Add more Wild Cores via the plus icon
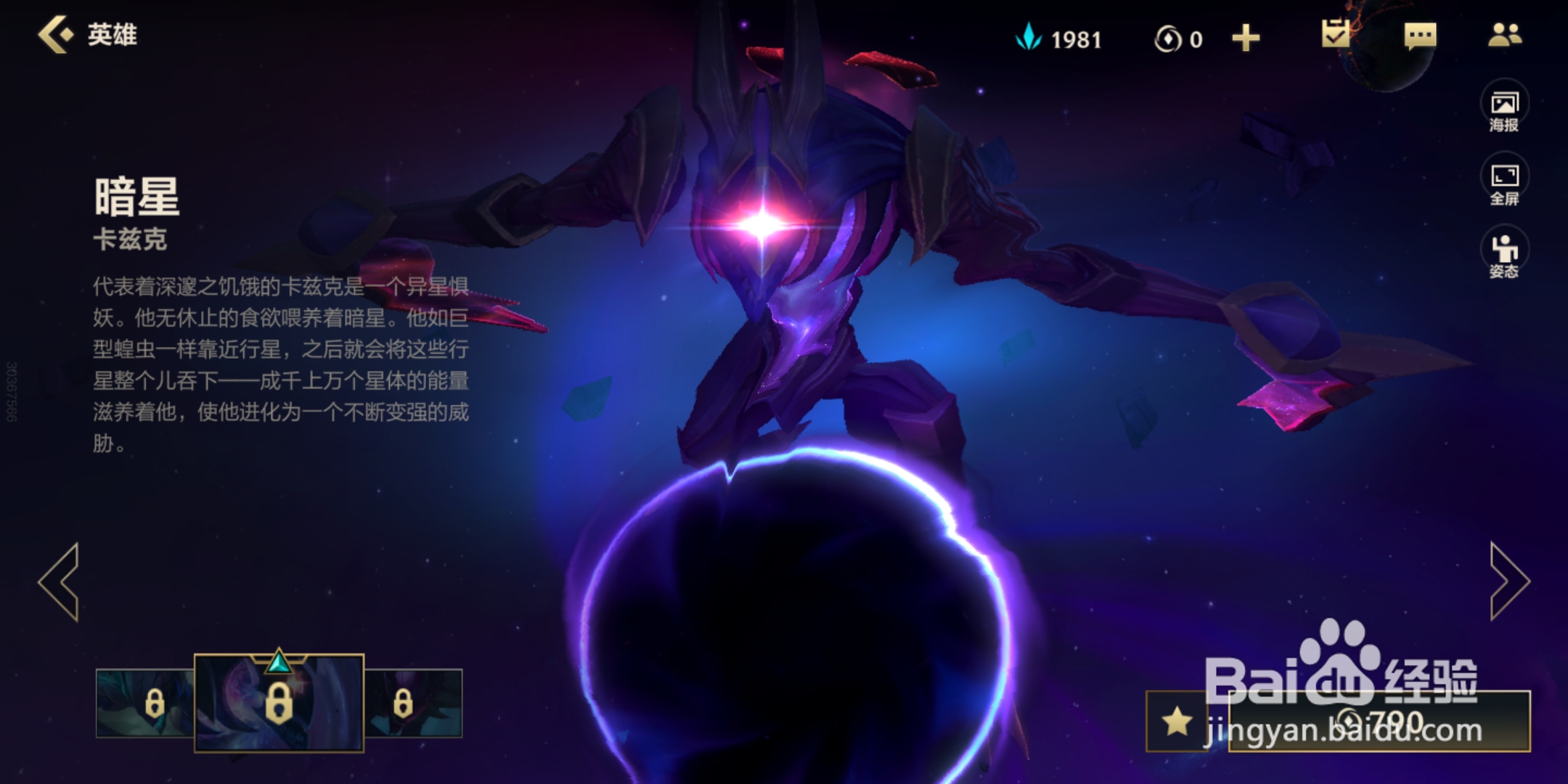Image resolution: width=1568 pixels, height=784 pixels. tap(1246, 38)
